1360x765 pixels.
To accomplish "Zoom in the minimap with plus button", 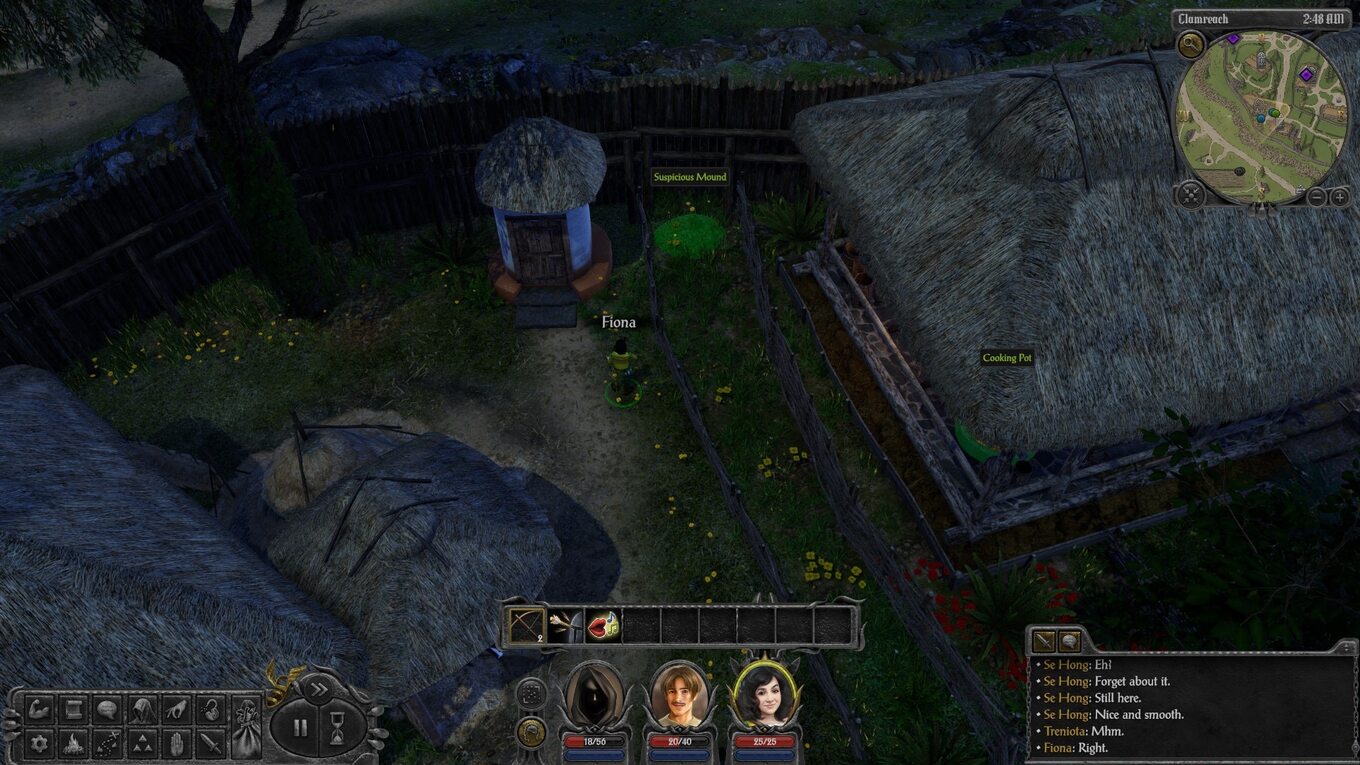I will coord(1340,197).
